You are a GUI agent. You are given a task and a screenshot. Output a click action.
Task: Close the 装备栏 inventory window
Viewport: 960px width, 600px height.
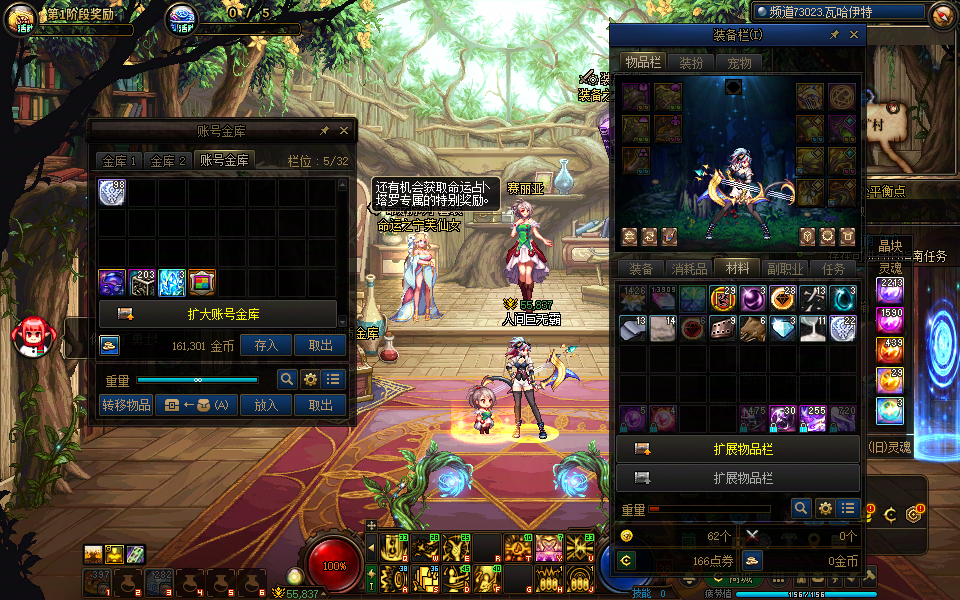[x=854, y=35]
